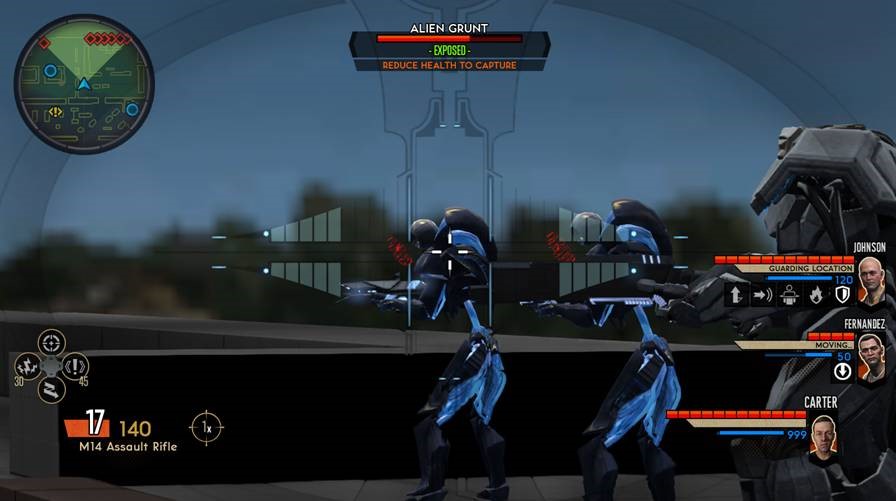
Task: Trigger Johnson's flame ability icon
Action: pos(816,295)
